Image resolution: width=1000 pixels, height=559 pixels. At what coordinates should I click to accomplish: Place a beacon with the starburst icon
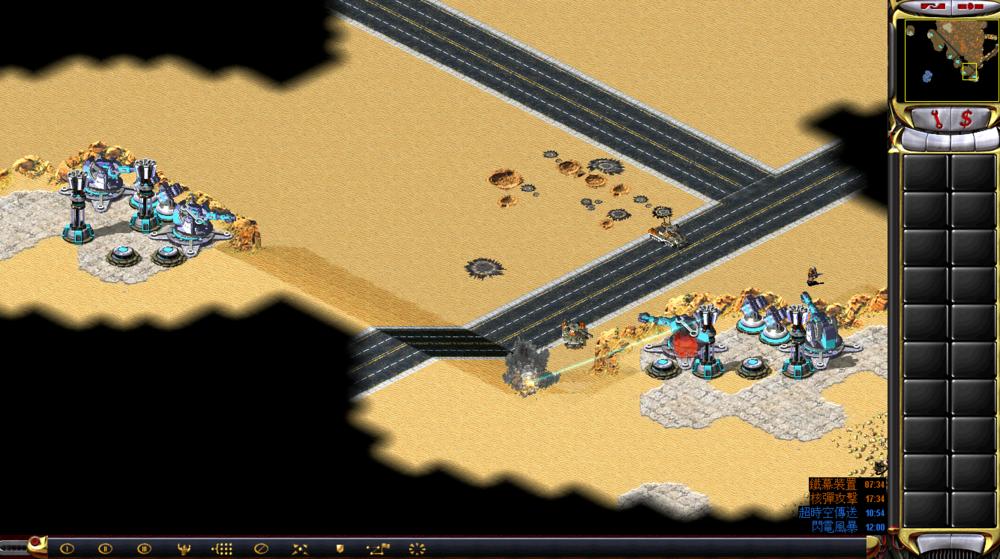click(416, 548)
